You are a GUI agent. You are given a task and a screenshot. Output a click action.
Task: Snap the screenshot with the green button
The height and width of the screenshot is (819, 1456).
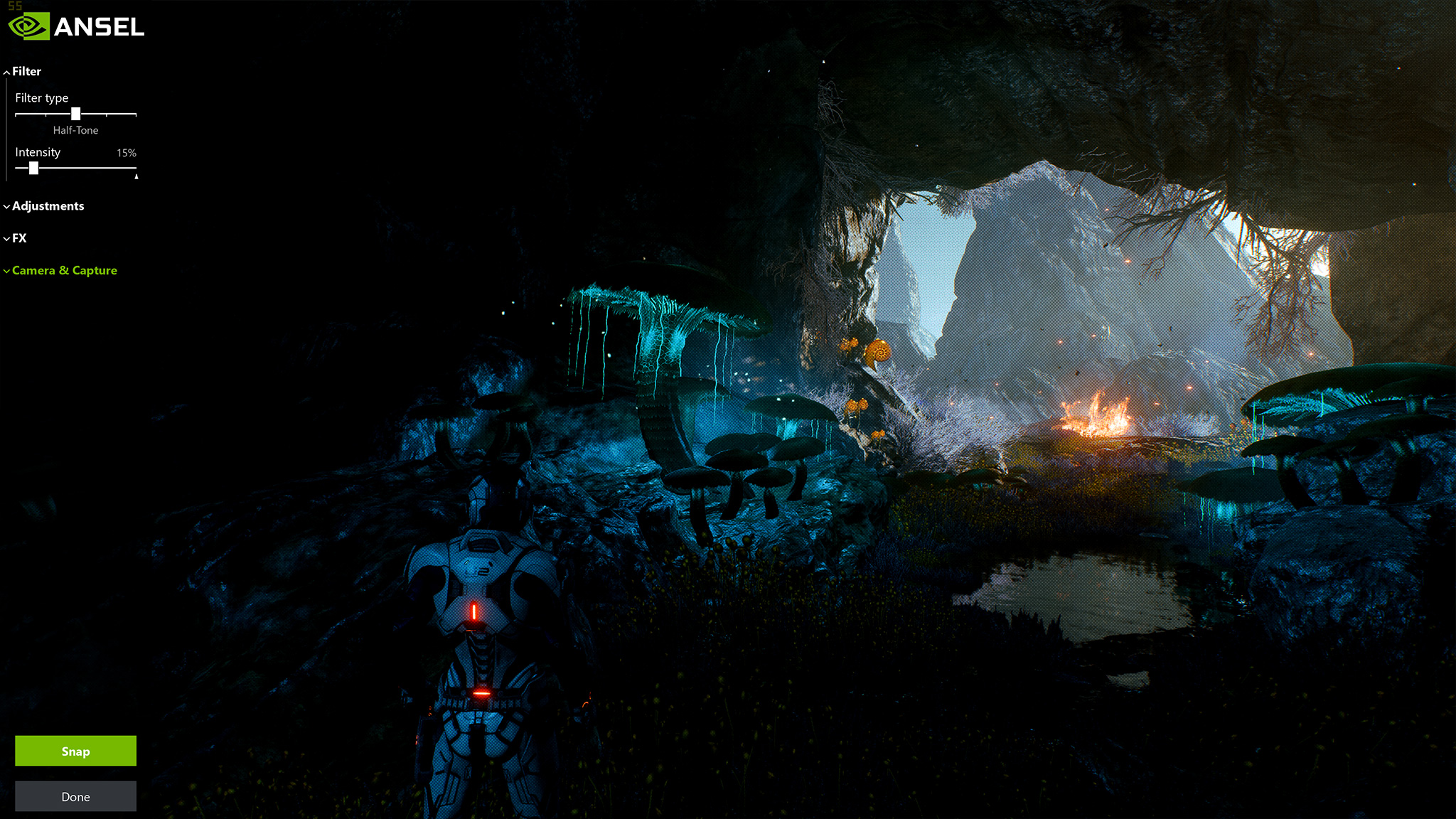tap(75, 751)
